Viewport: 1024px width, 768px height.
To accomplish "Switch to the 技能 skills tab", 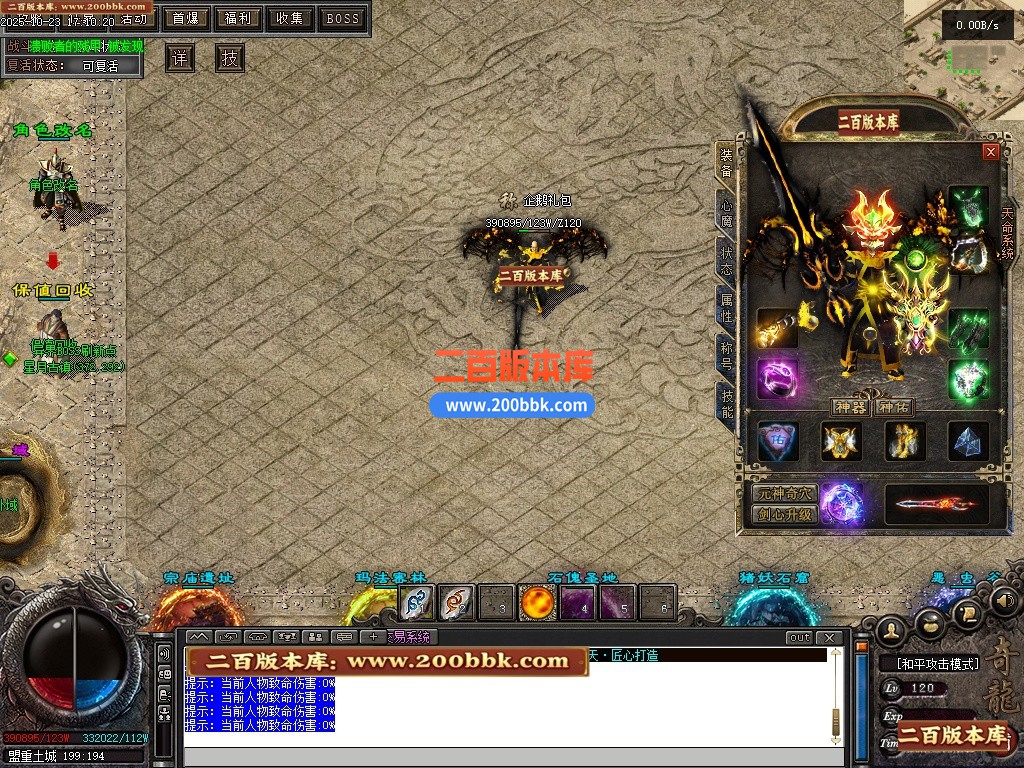I will [727, 400].
